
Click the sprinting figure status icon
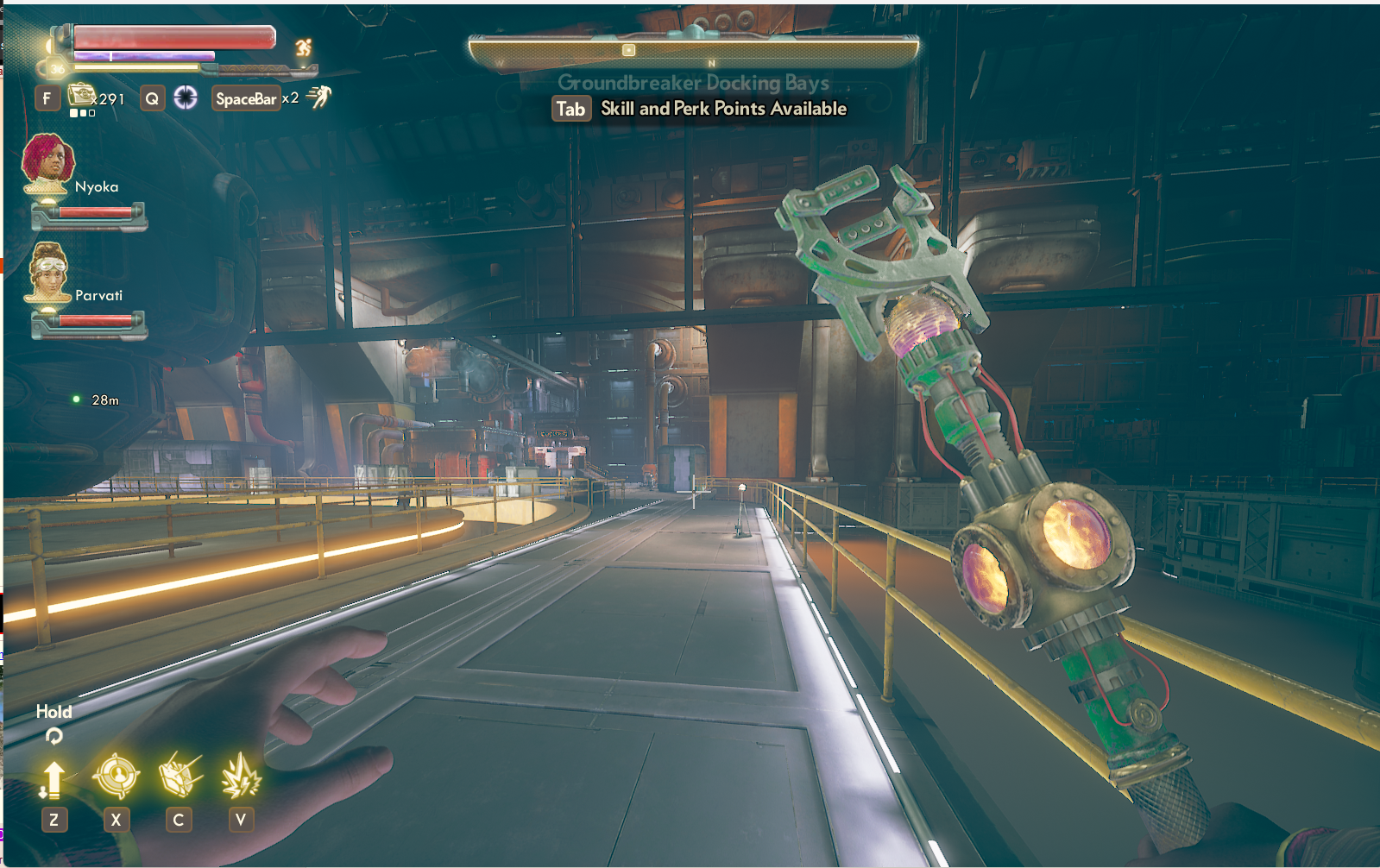[303, 48]
